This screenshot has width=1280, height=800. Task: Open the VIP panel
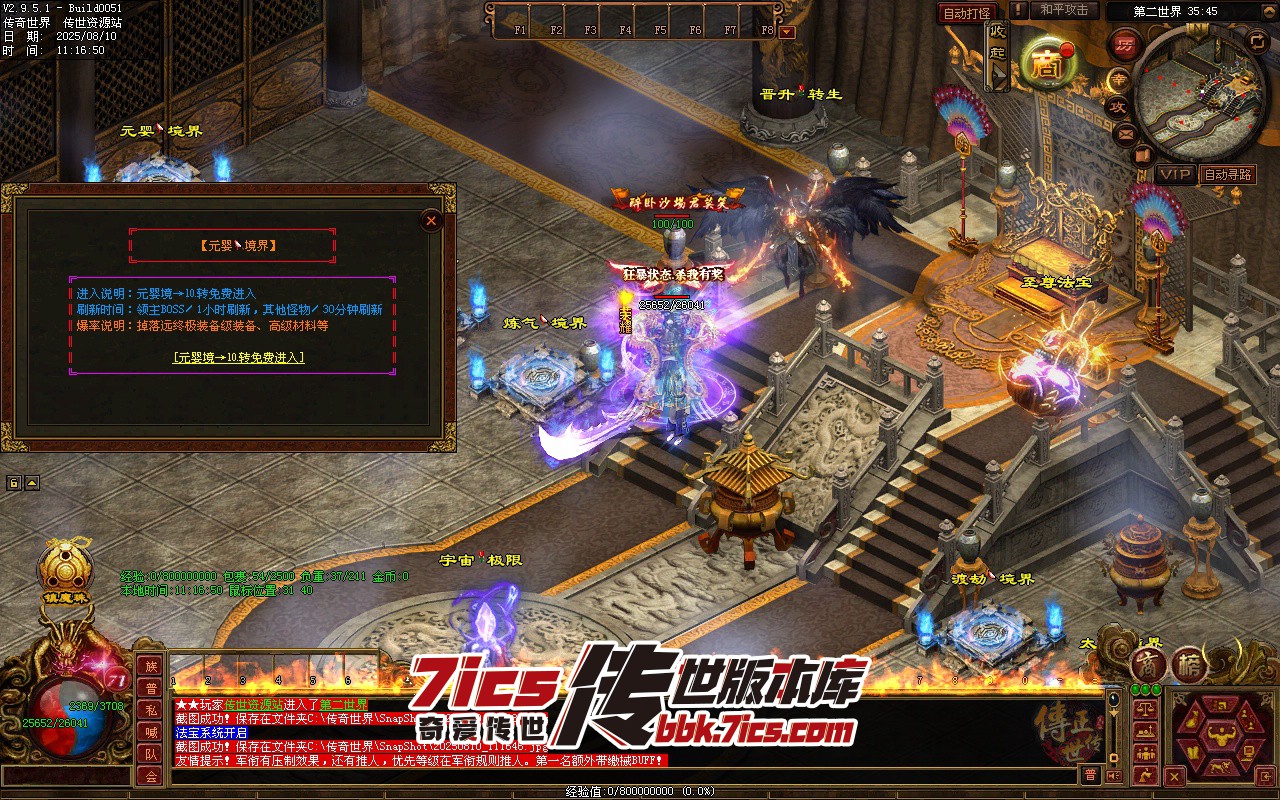coord(1176,174)
